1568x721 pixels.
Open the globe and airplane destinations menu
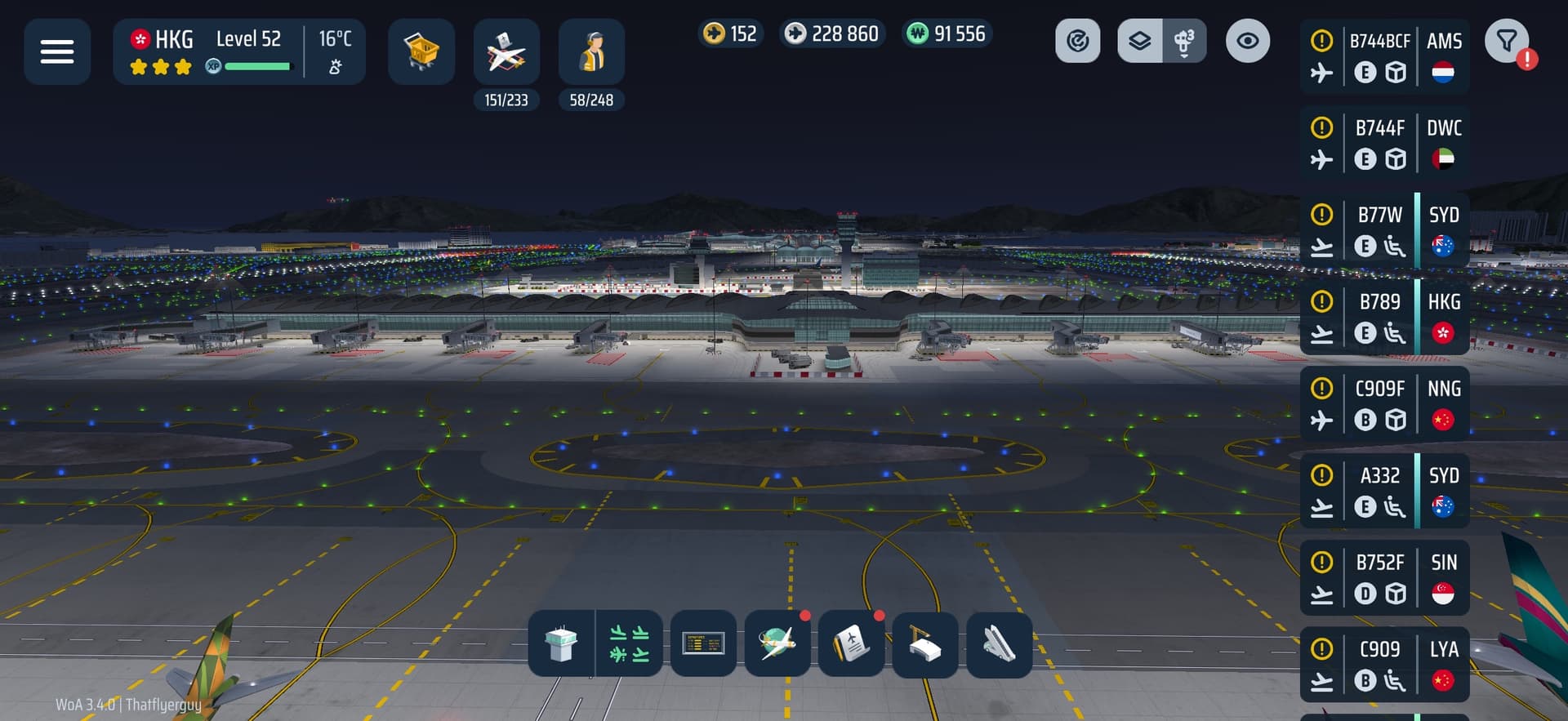click(x=777, y=644)
